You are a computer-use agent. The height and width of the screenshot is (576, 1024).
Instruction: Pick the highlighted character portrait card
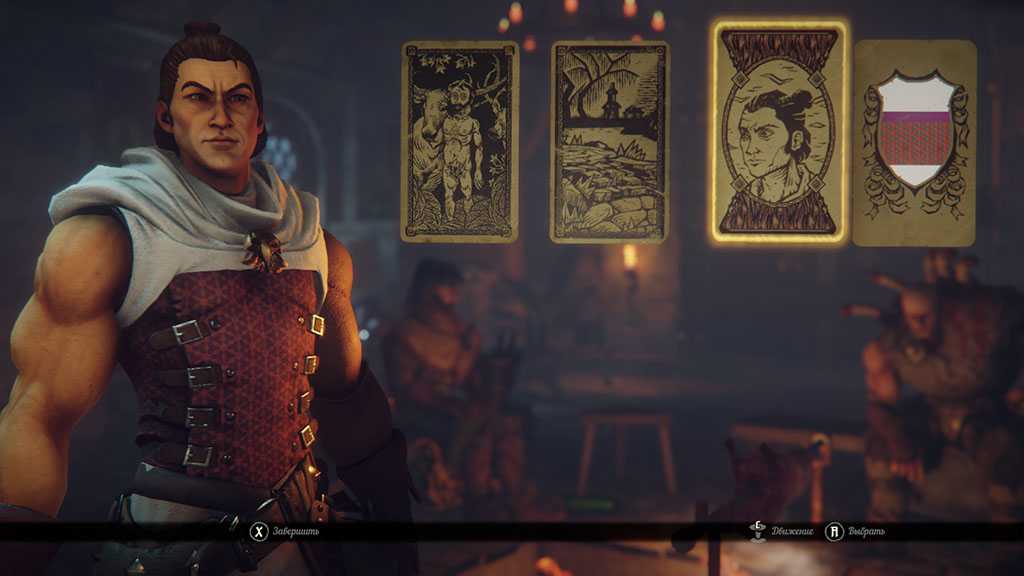[779, 133]
